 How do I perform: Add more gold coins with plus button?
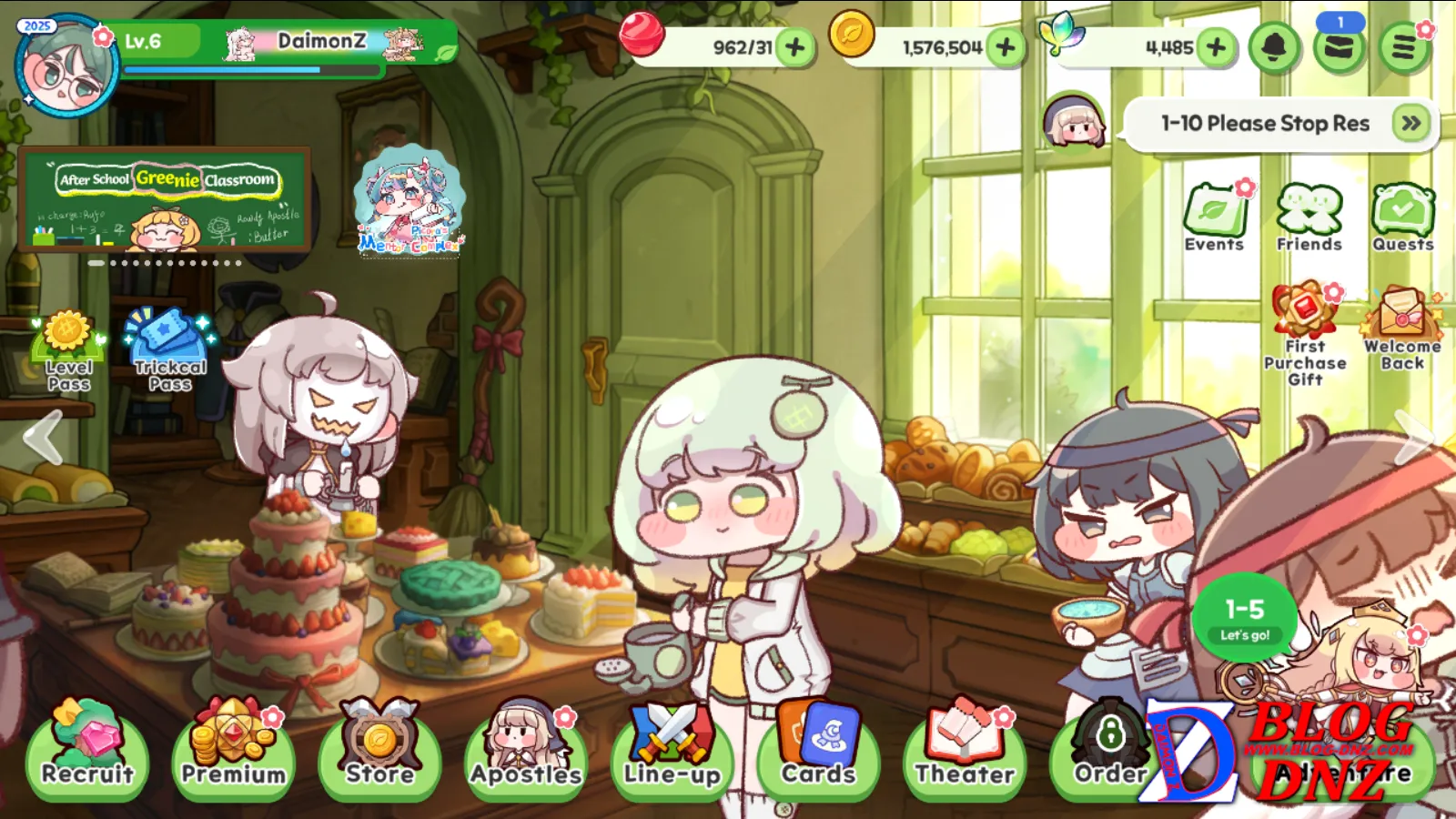[1006, 46]
